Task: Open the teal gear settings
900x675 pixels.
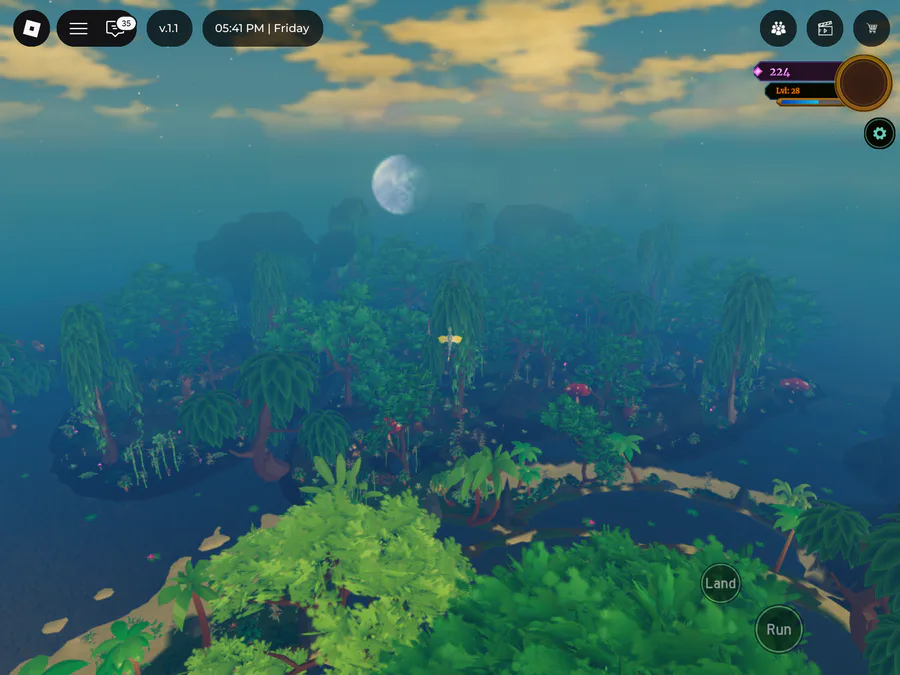Action: (879, 133)
